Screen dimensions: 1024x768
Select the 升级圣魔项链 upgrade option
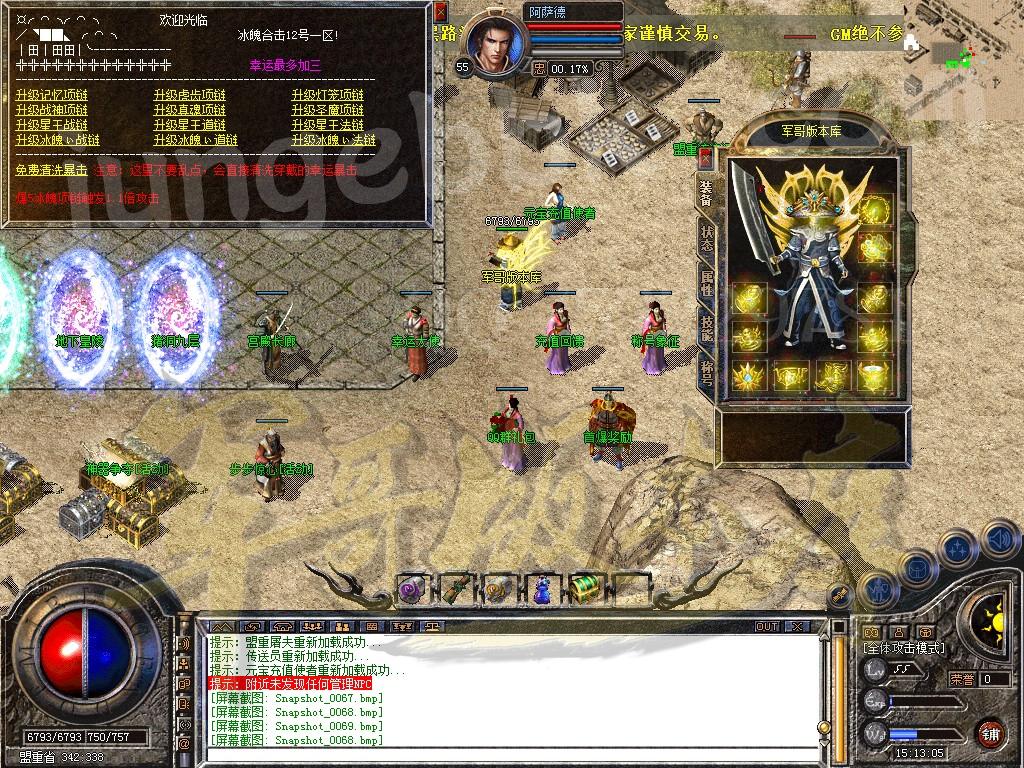328,111
